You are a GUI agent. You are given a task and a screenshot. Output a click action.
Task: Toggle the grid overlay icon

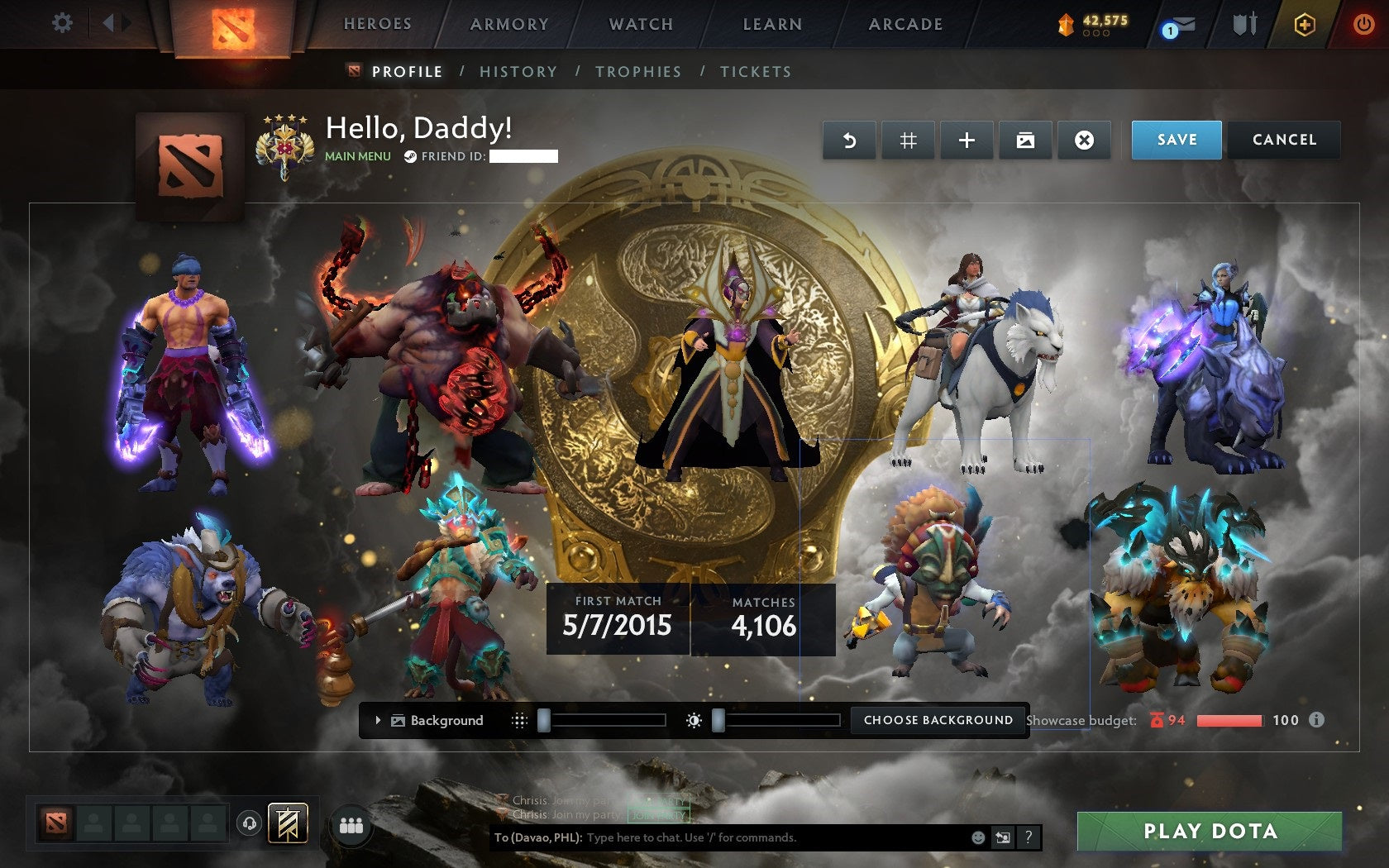908,140
